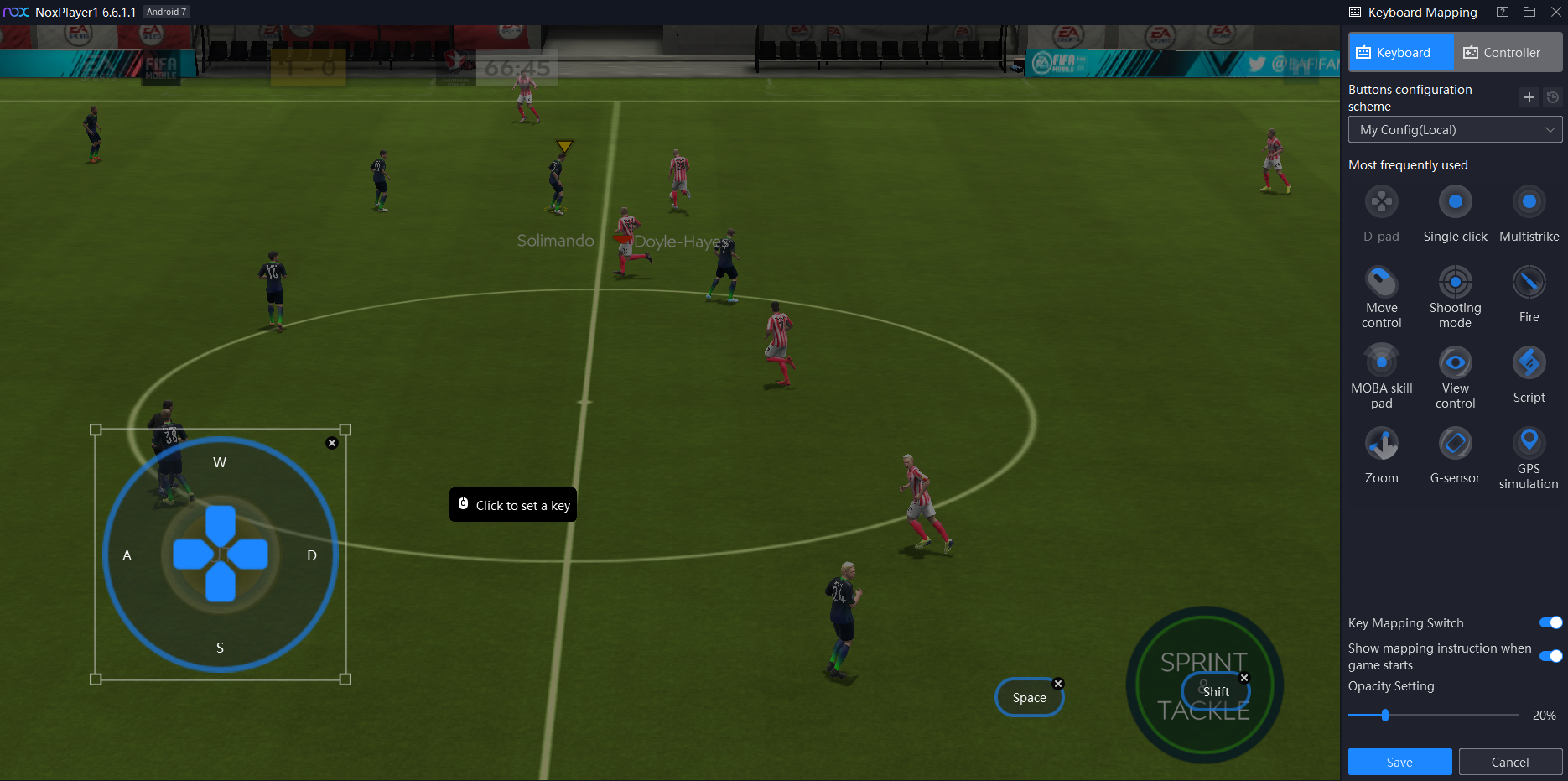The width and height of the screenshot is (1568, 781).
Task: Click the Opacity Setting slider handle
Action: tap(1385, 716)
